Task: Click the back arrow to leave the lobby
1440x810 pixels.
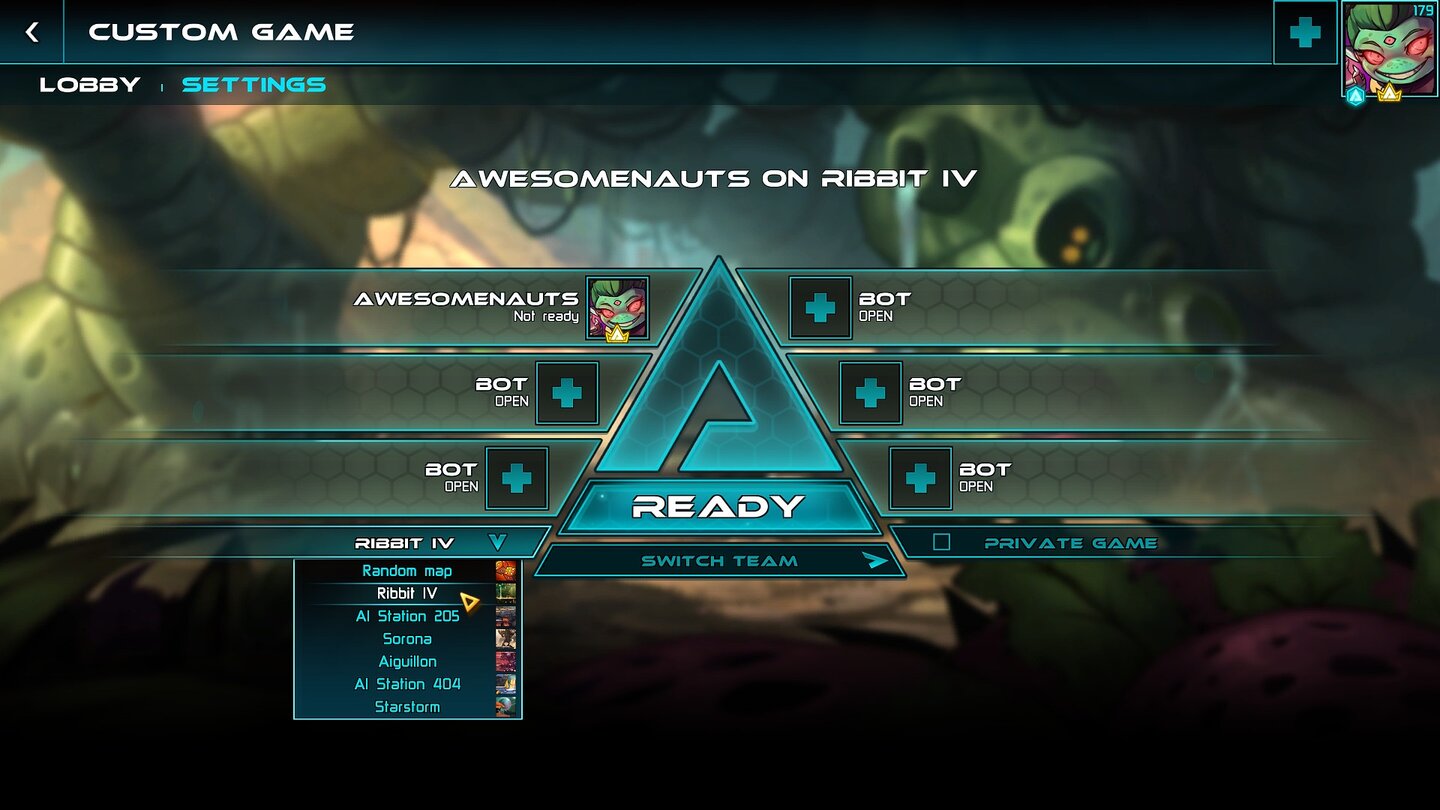Action: click(32, 31)
